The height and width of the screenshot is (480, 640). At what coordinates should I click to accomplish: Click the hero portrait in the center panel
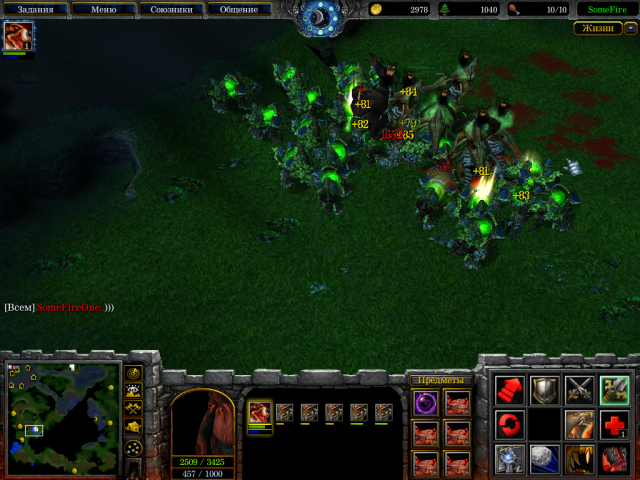coord(203,421)
